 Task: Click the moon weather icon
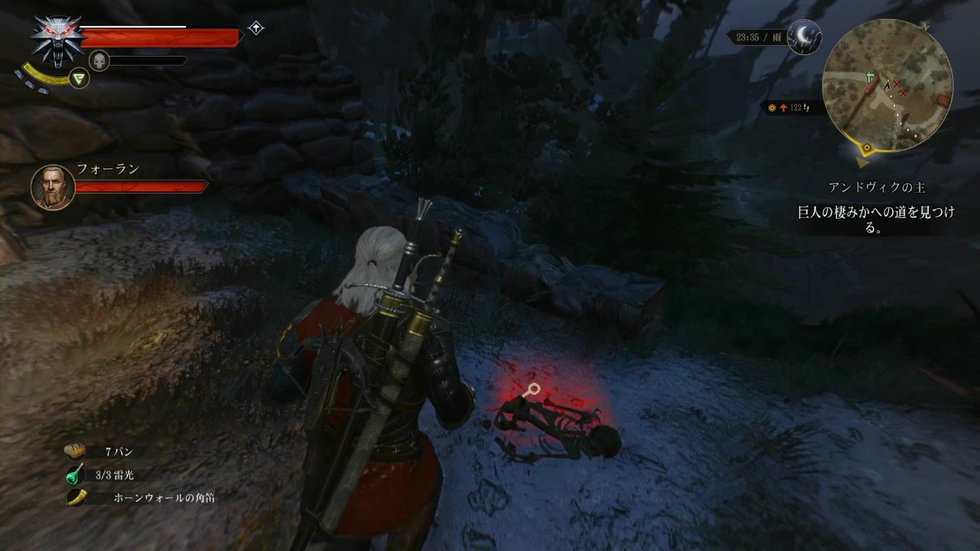(803, 37)
